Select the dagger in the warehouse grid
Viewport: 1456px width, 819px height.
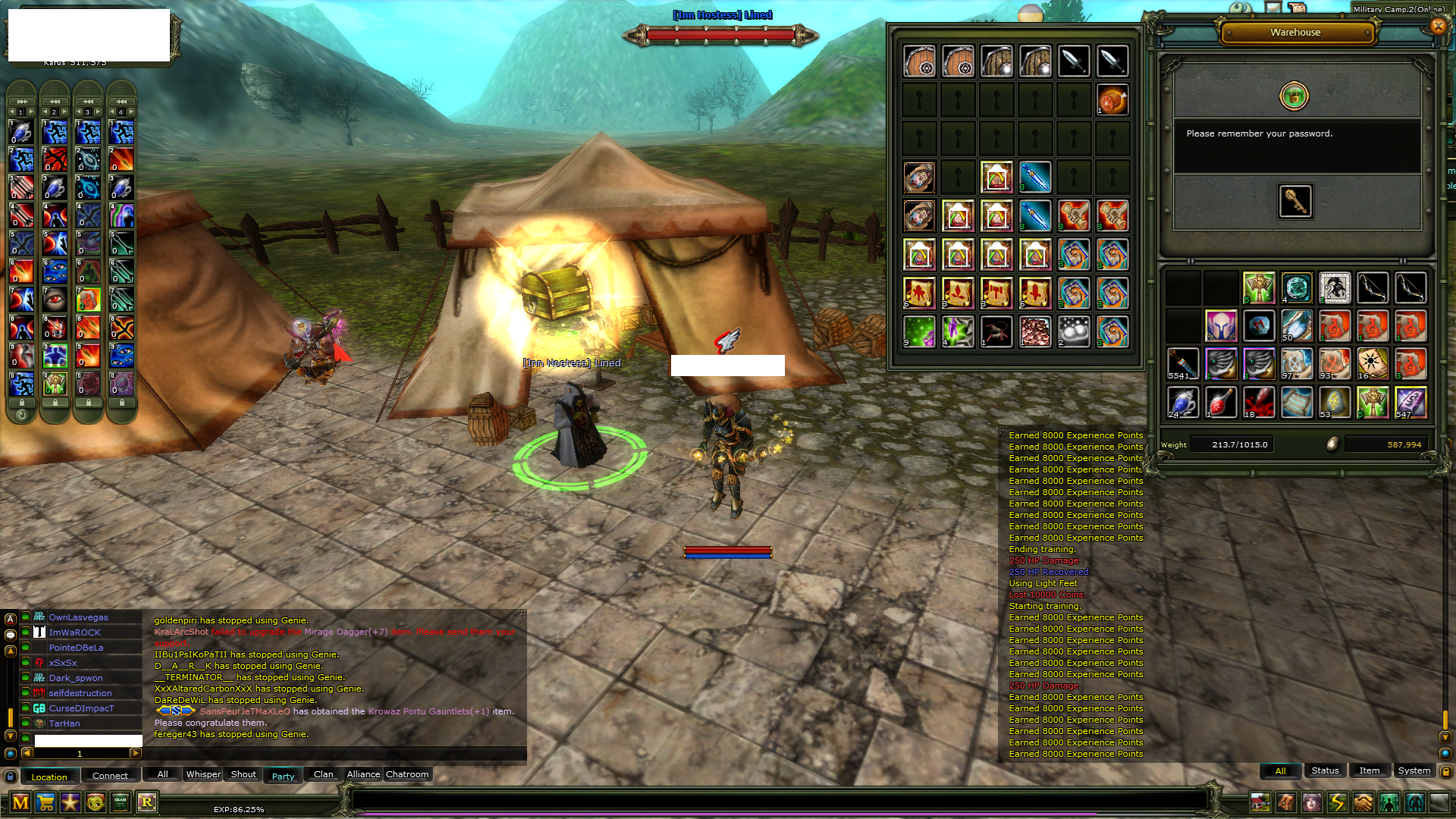click(x=1074, y=61)
